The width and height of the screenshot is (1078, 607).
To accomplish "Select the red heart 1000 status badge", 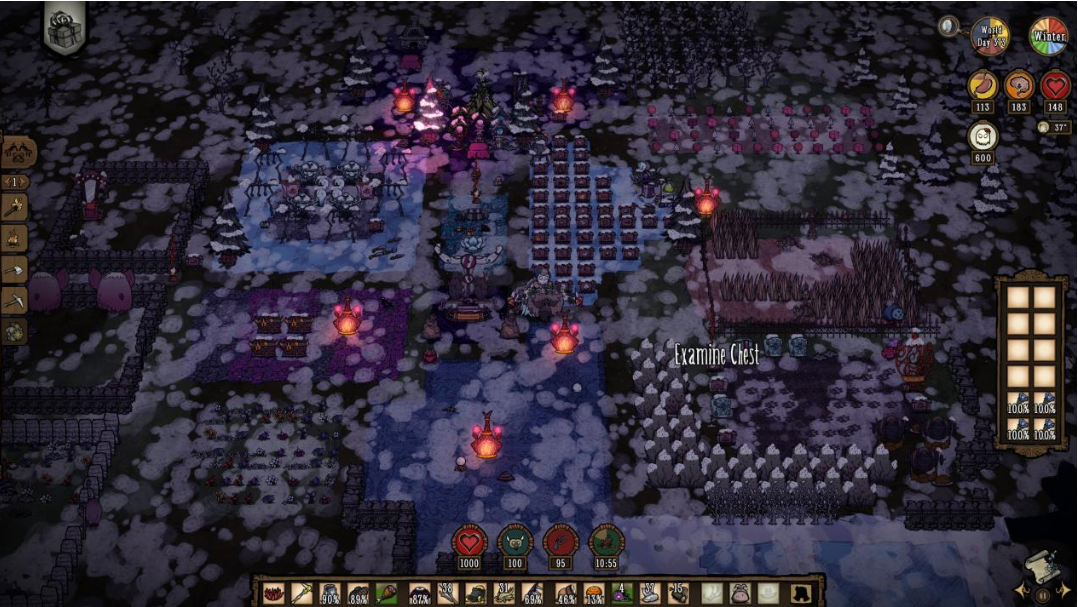I will [469, 543].
